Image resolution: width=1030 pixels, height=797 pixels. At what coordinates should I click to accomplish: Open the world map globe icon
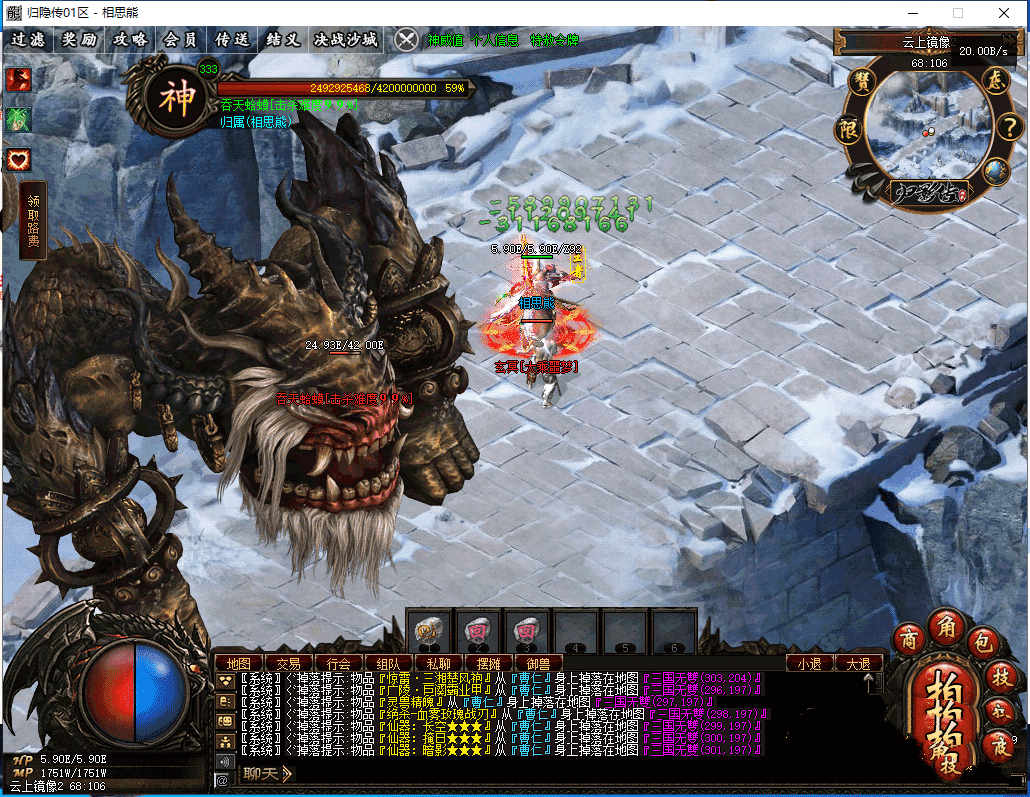994,171
